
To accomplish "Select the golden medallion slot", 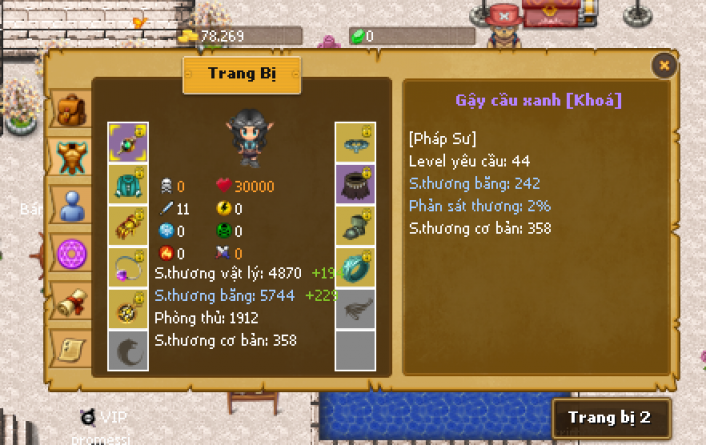I will (x=128, y=310).
